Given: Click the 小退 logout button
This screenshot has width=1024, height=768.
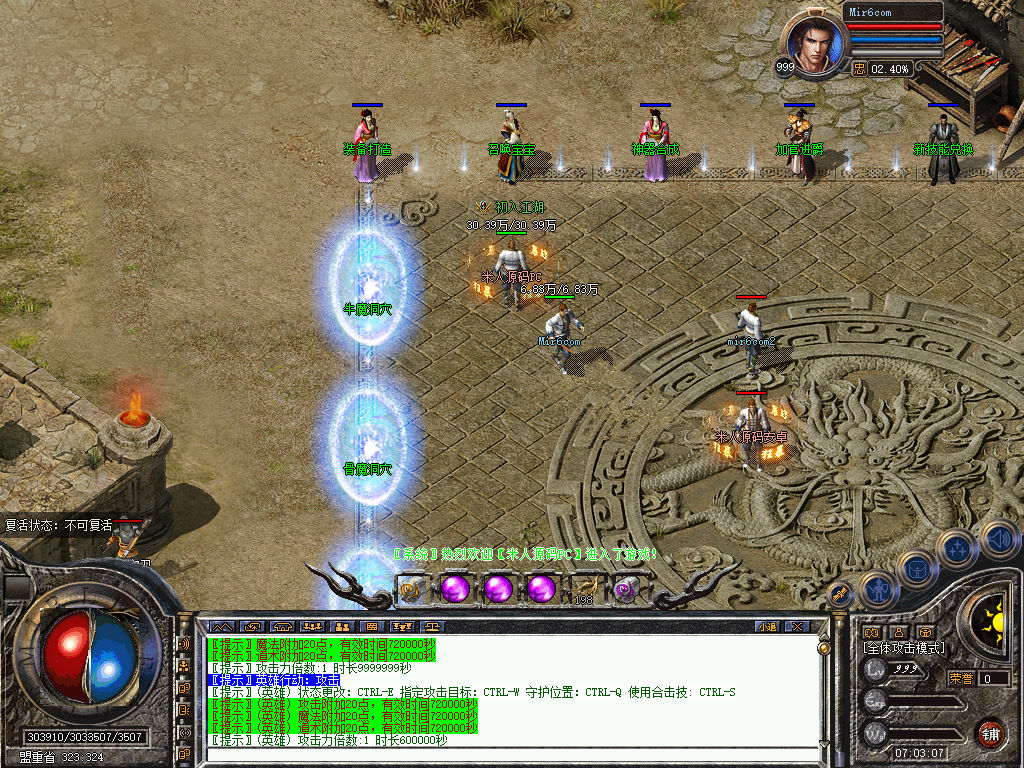Looking at the screenshot, I should click(x=767, y=627).
